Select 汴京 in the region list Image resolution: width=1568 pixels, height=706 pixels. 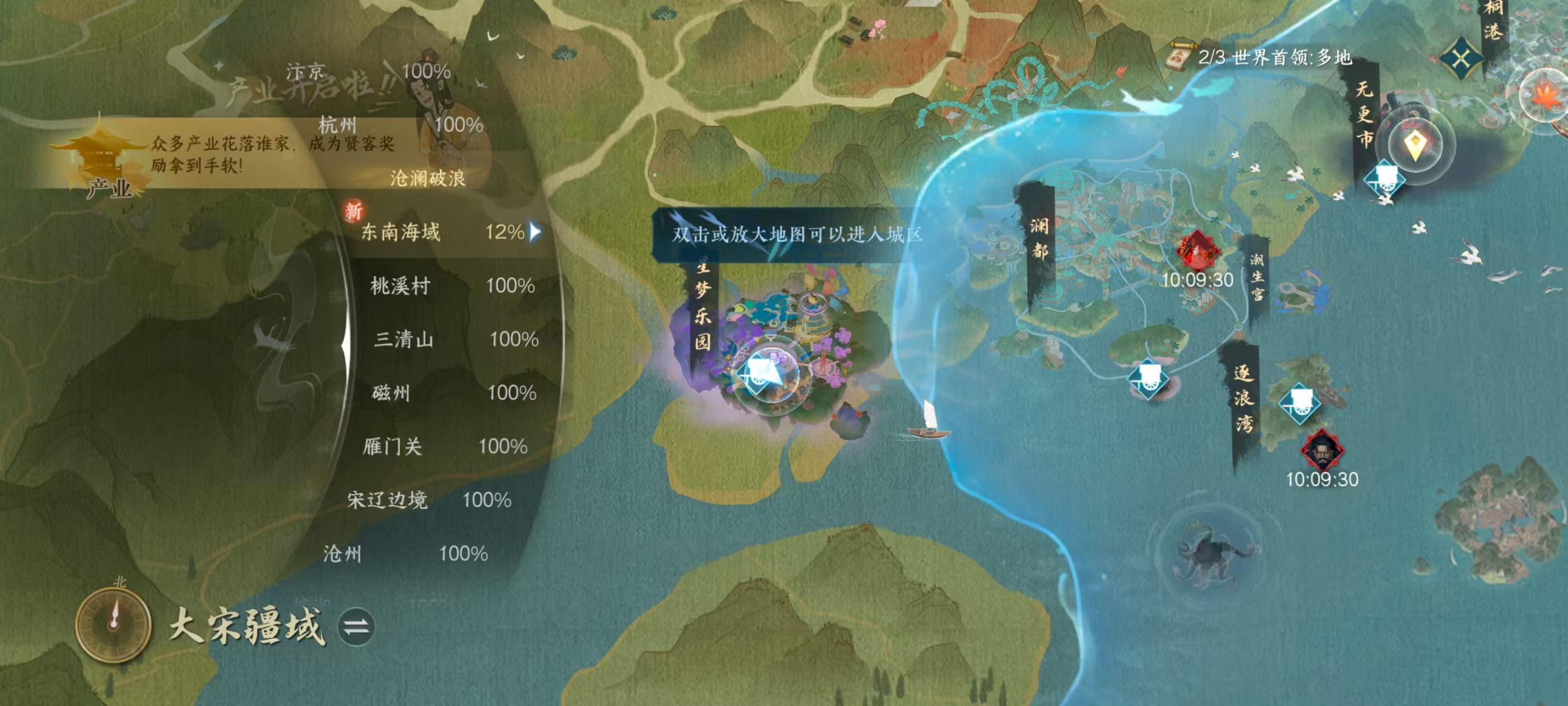pos(306,72)
